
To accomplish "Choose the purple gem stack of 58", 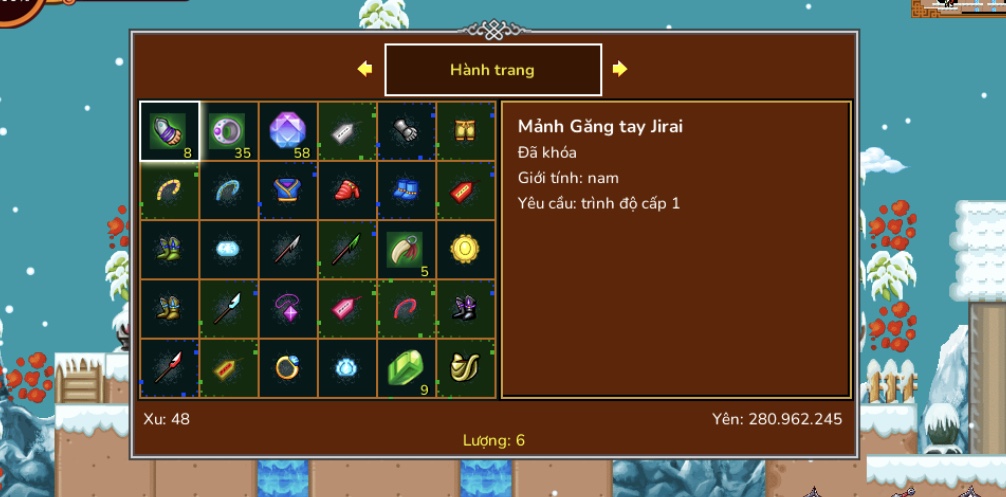I will pyautogui.click(x=288, y=131).
